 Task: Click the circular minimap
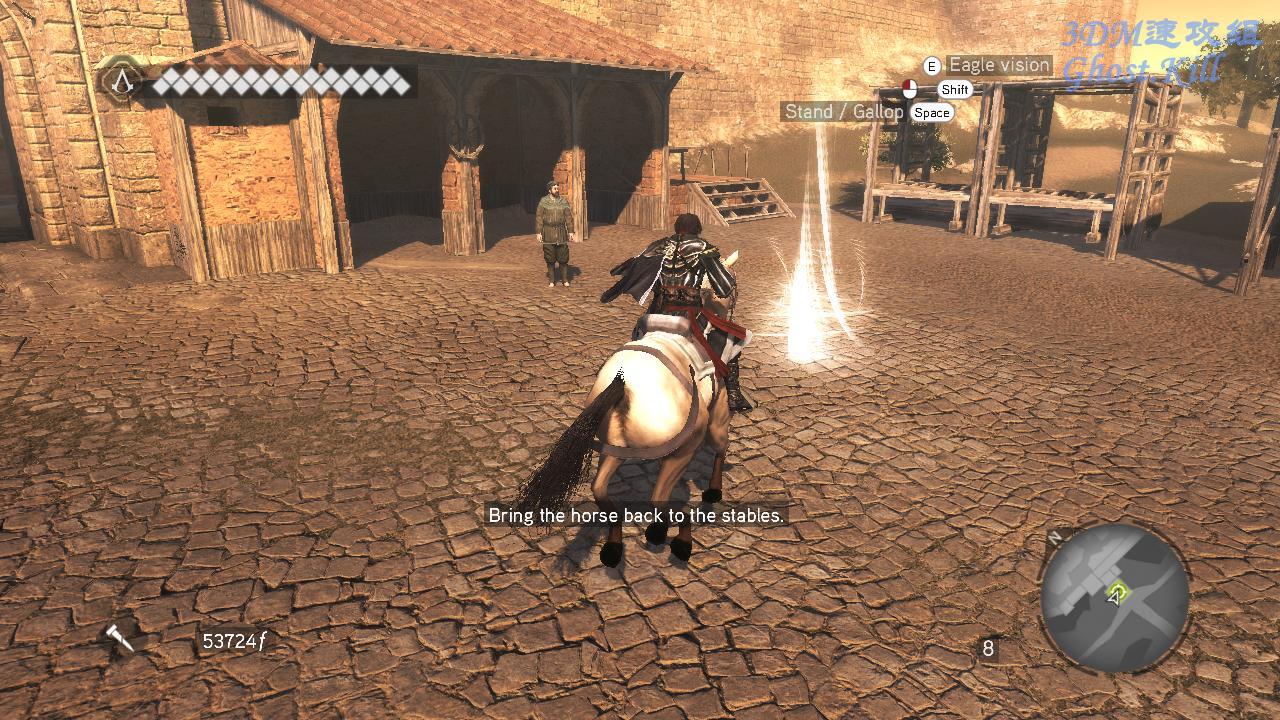coord(1114,597)
